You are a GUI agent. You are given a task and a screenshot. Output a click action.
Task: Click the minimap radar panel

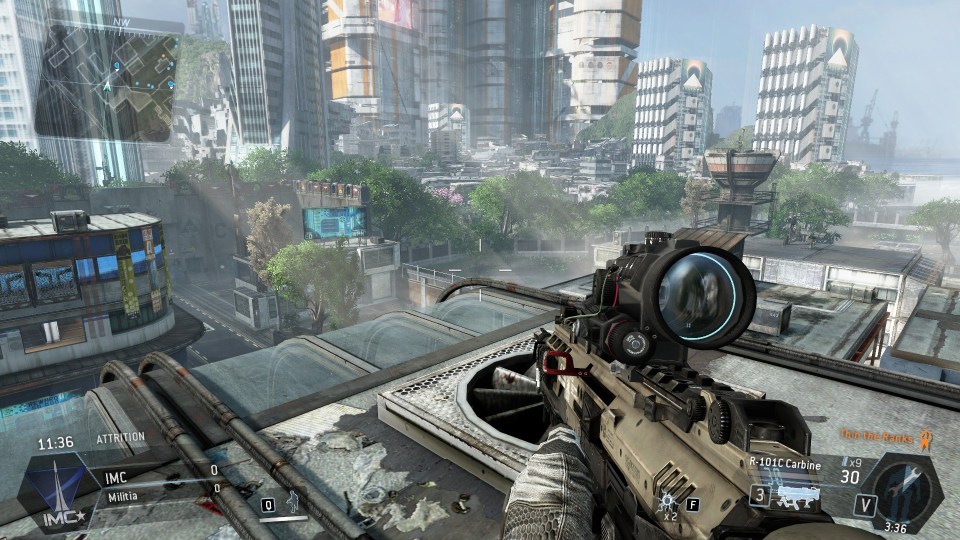[107, 82]
